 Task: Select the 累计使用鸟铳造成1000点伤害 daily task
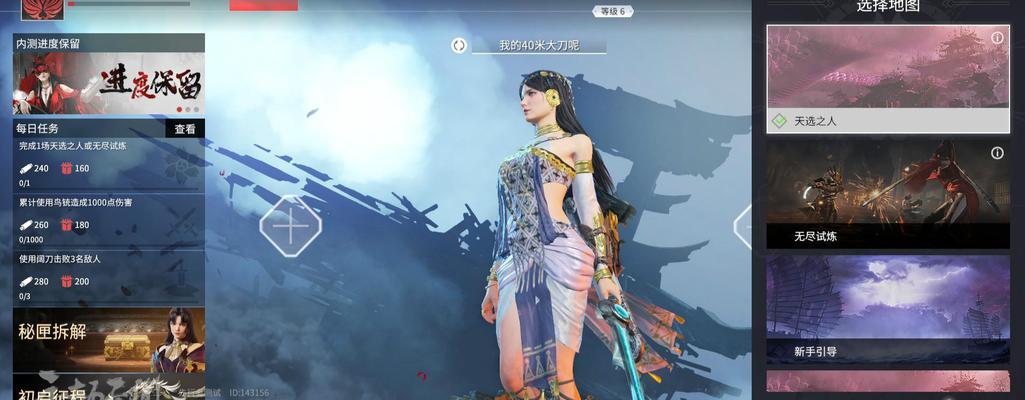[x=108, y=220]
